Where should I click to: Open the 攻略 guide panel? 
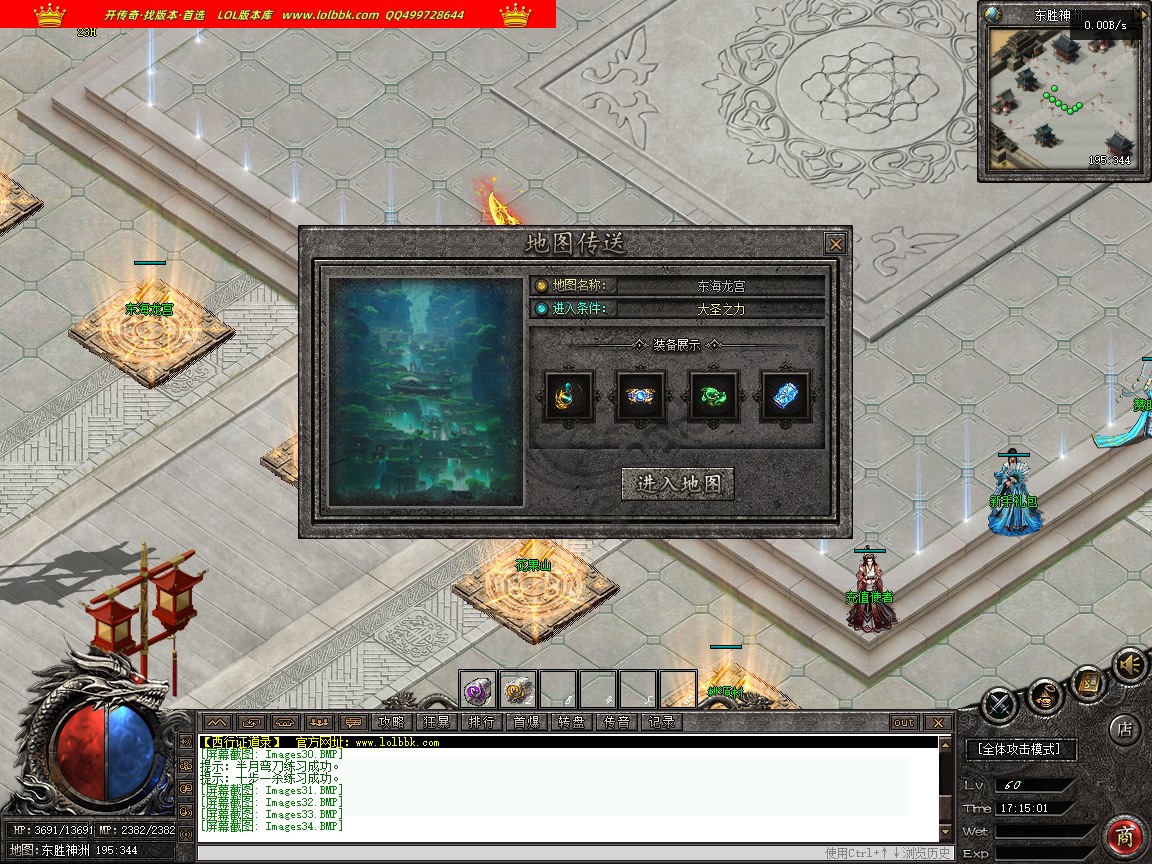point(391,722)
